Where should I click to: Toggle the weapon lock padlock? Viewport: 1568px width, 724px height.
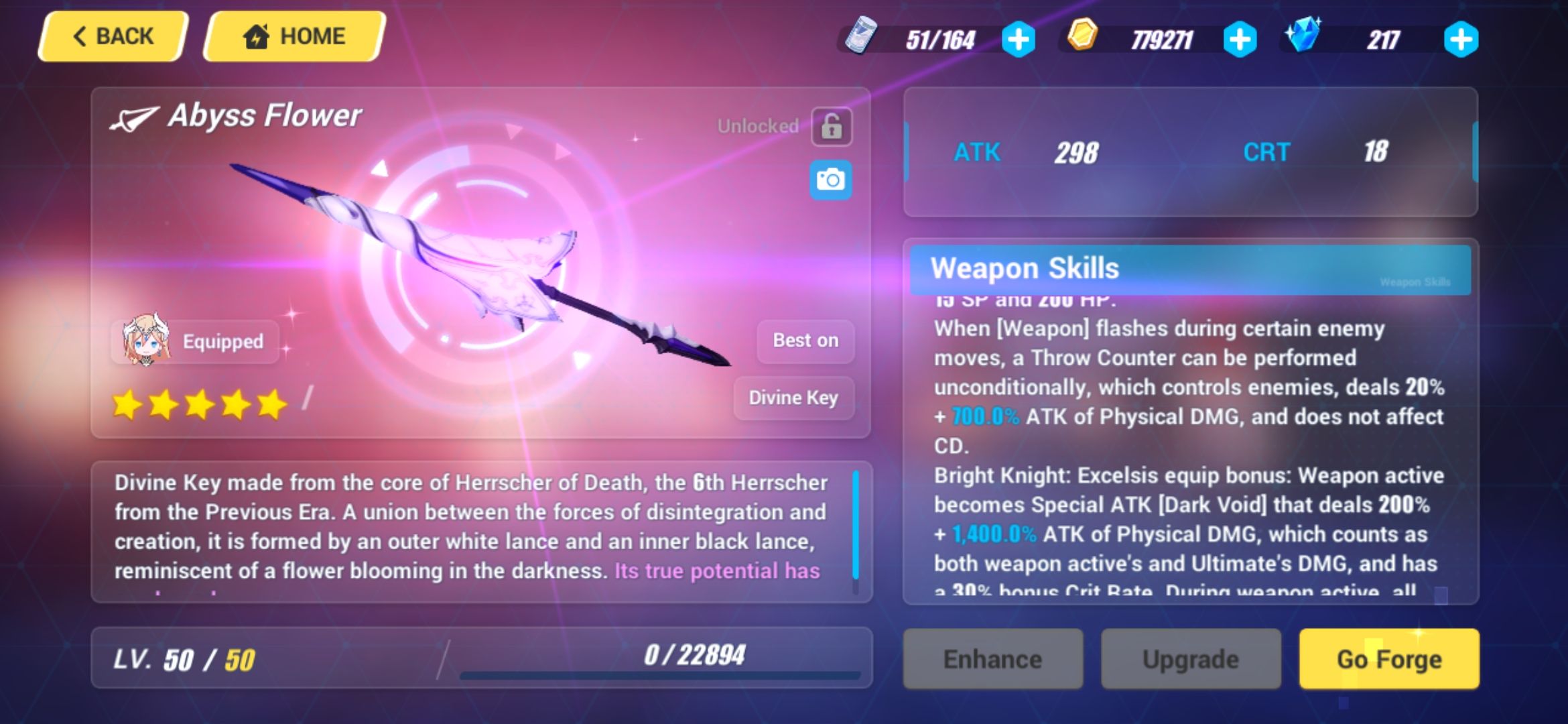tap(831, 126)
